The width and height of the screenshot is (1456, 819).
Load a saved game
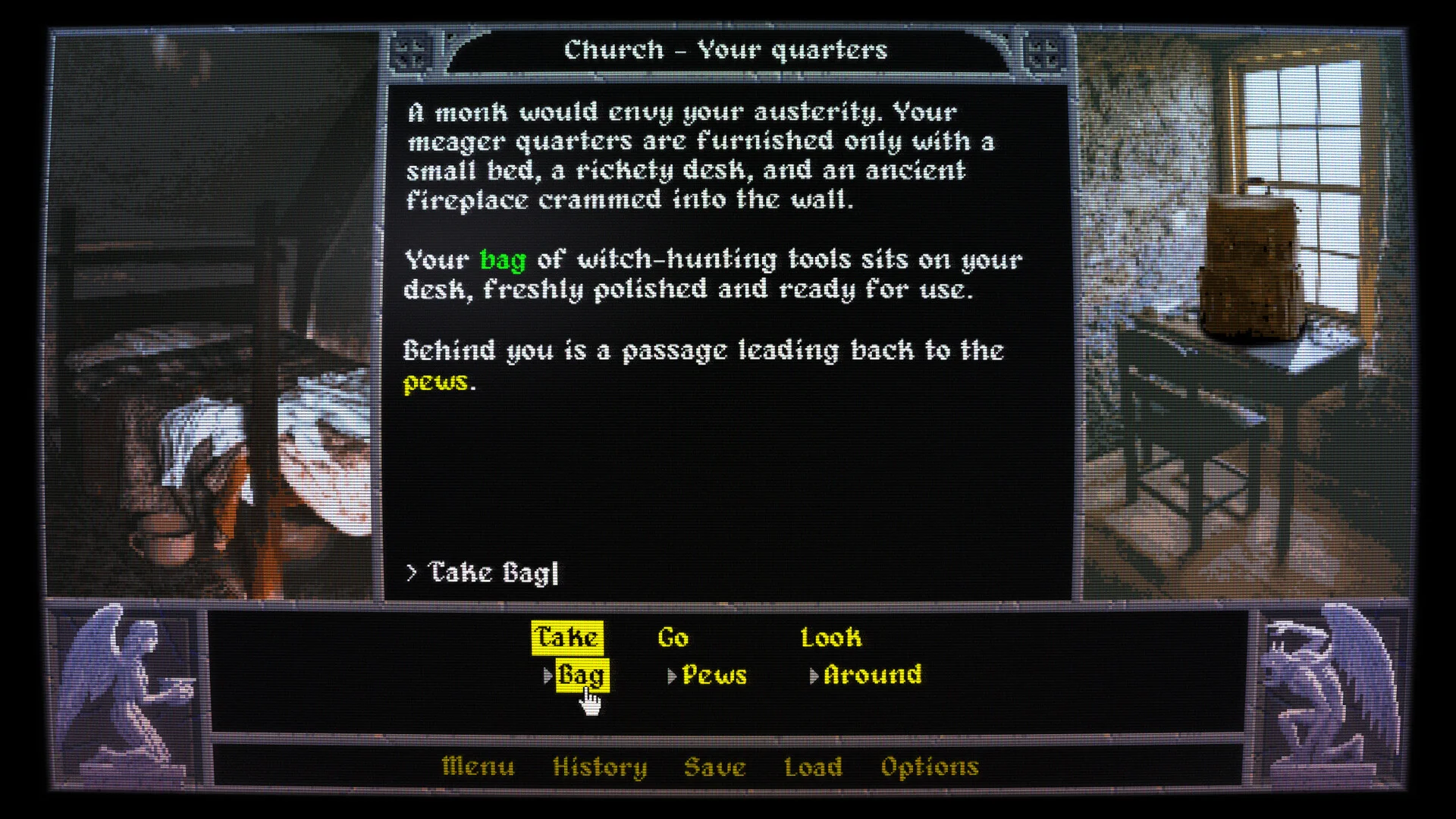tap(814, 767)
